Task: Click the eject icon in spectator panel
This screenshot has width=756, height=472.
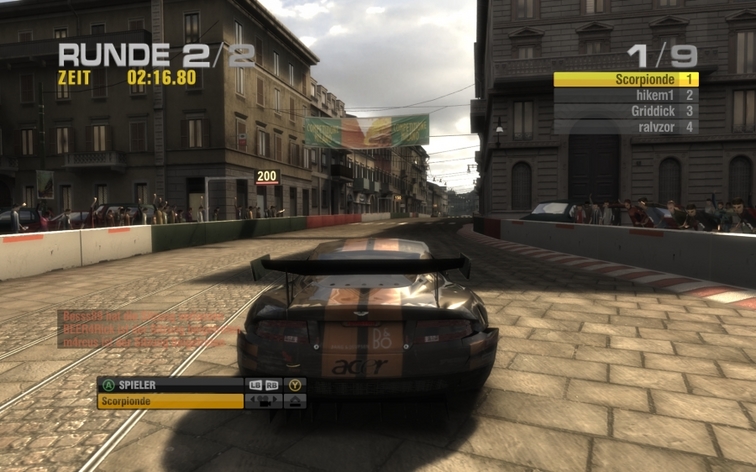Action: click(295, 401)
